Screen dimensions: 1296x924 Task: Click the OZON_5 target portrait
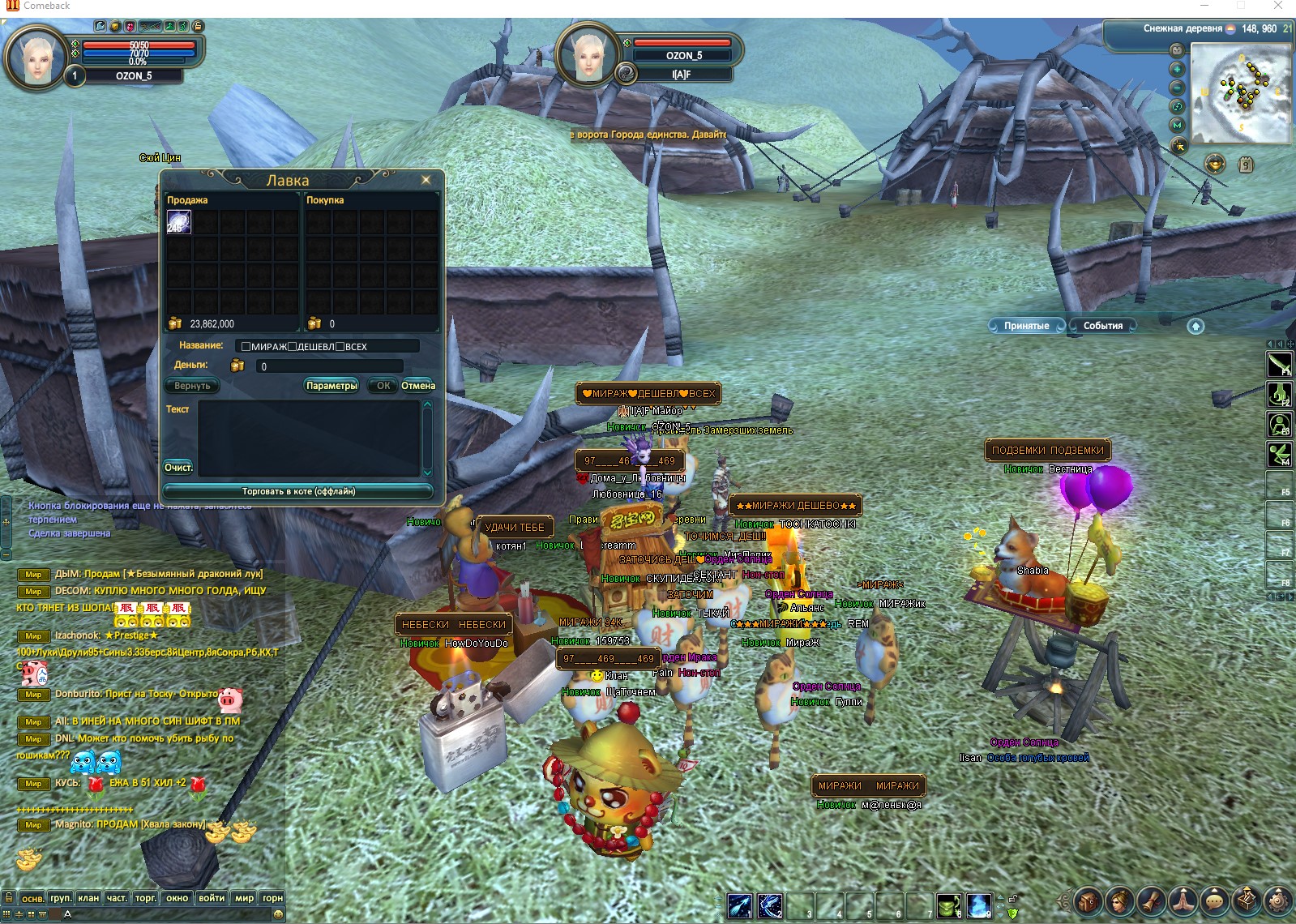588,53
